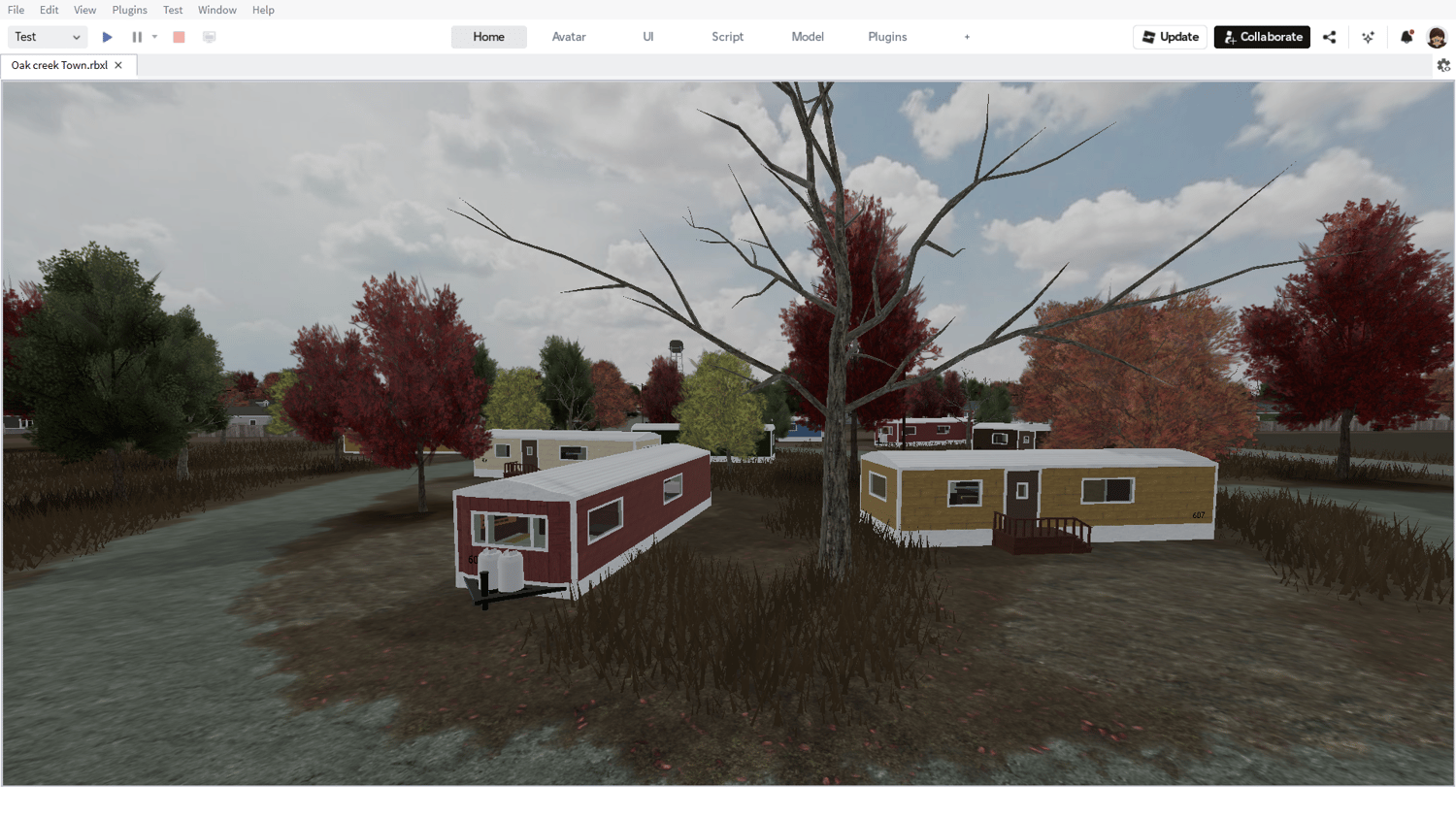The image size is (1456, 818).
Task: View notifications via the bell icon
Action: [1406, 36]
